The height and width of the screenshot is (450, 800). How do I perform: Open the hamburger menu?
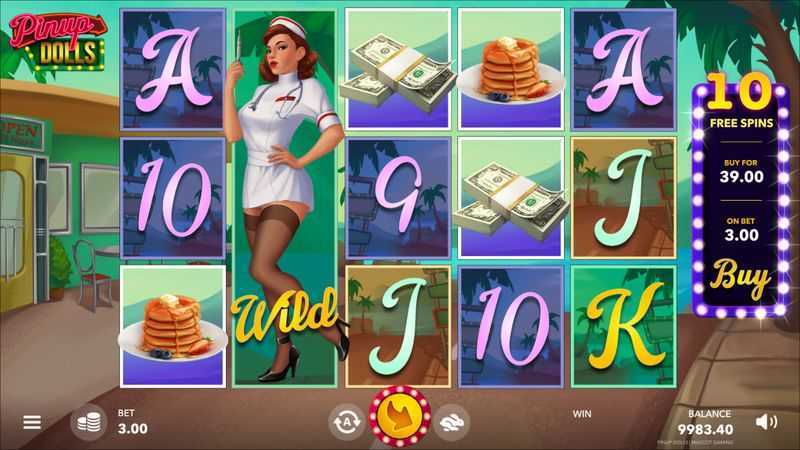coord(32,422)
